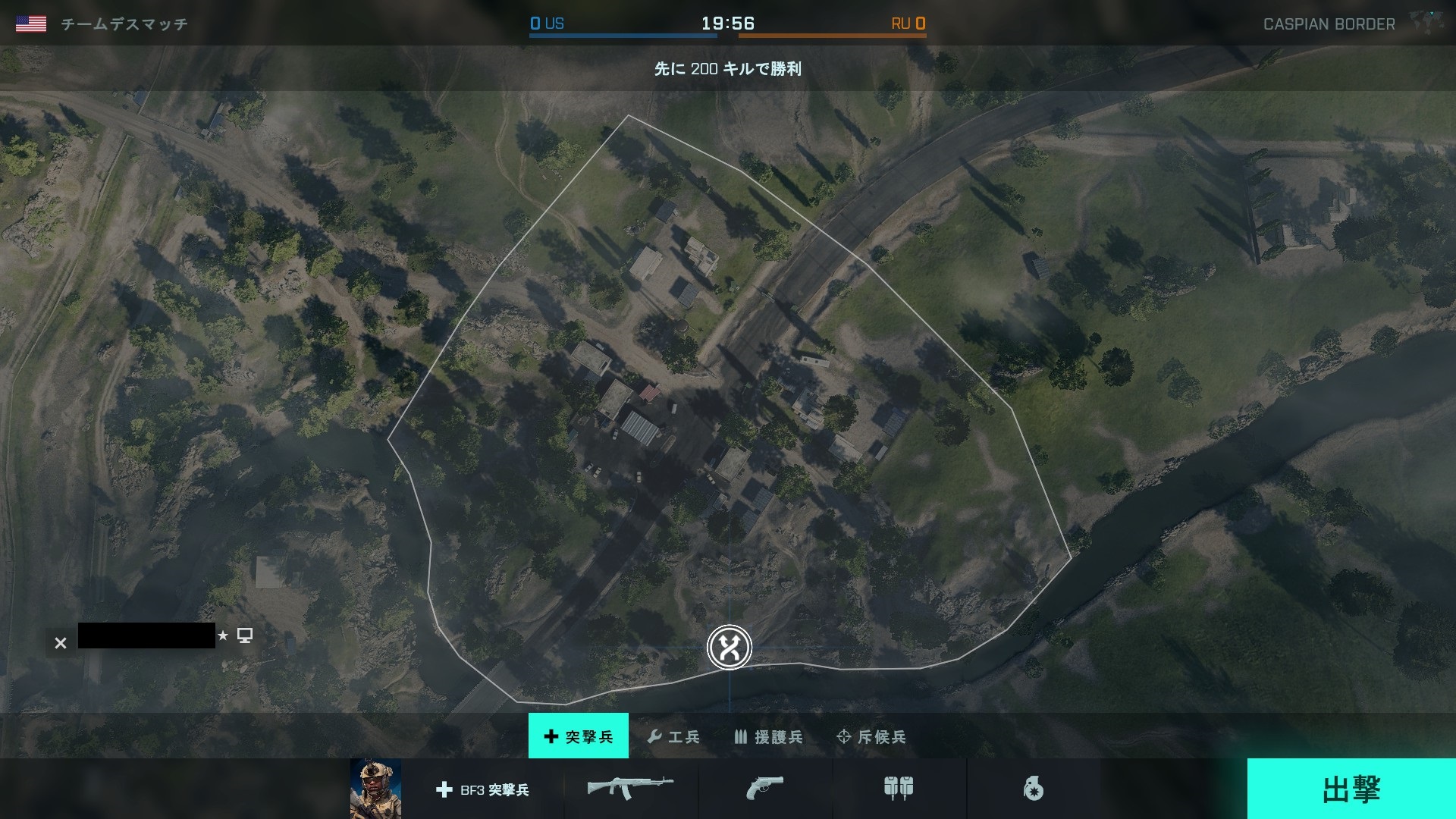
Task: Open the grenade equipment slot
Action: click(1033, 789)
